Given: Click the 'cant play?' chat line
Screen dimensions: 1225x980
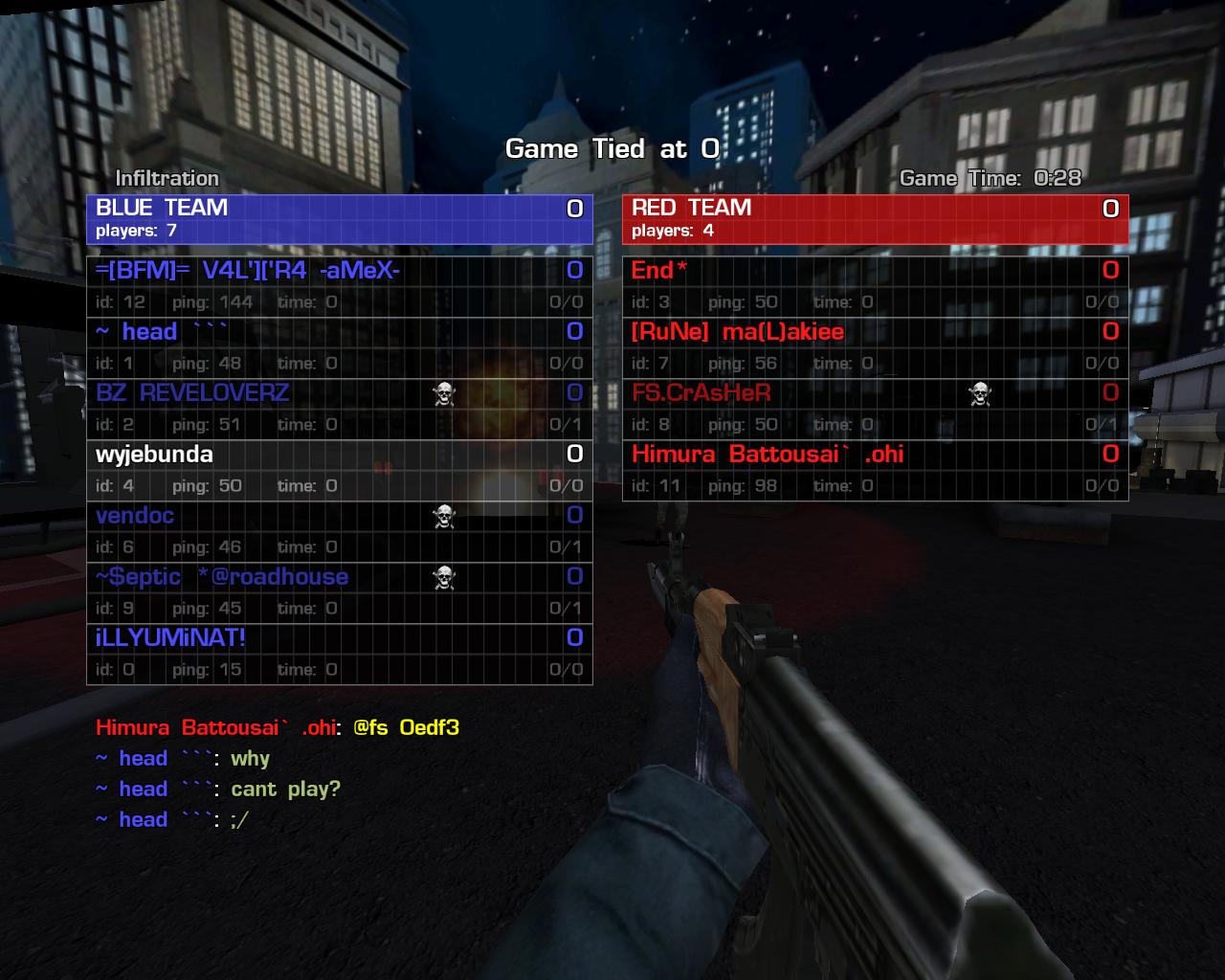Looking at the screenshot, I should click(x=285, y=790).
